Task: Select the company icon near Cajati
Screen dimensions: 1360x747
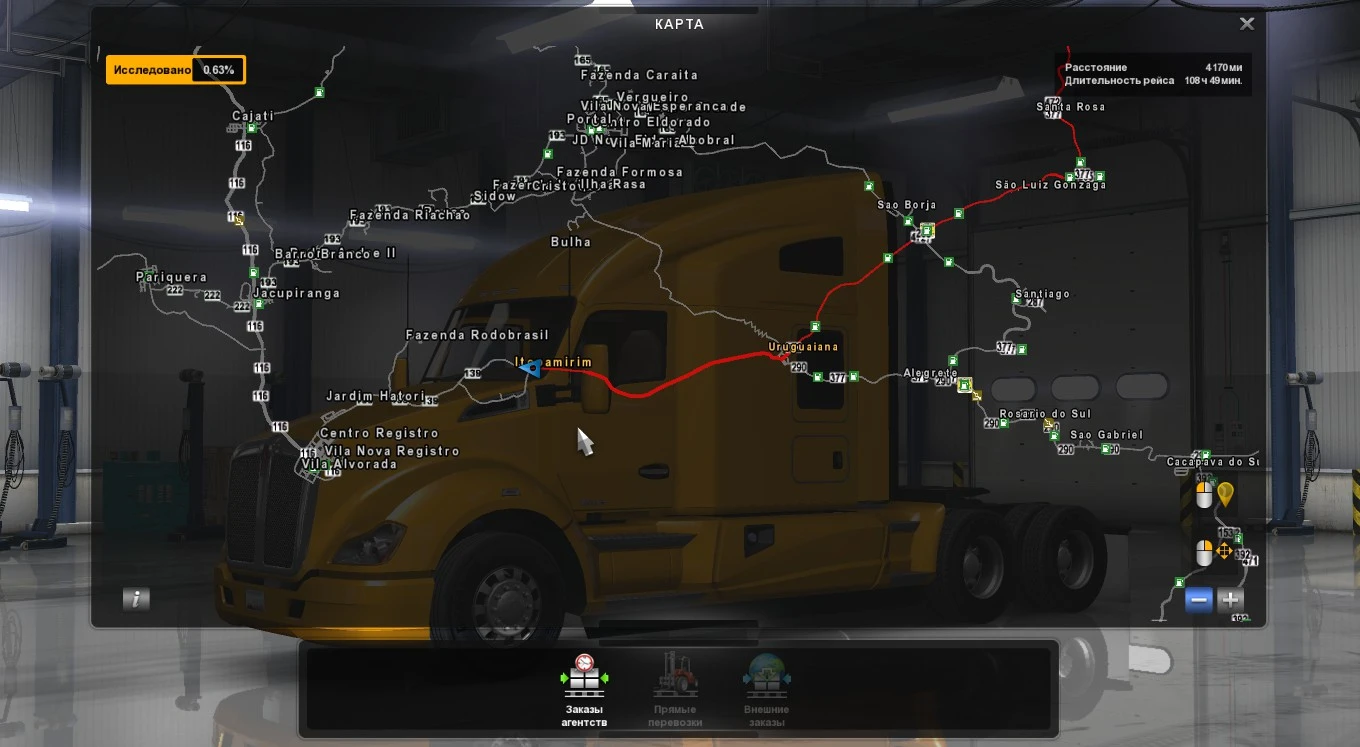Action: pos(252,128)
